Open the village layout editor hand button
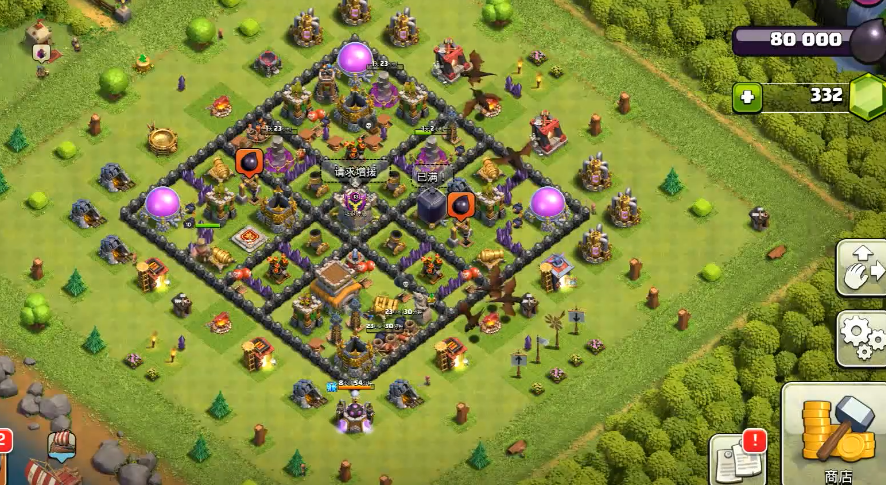The height and width of the screenshot is (485, 886). (862, 267)
